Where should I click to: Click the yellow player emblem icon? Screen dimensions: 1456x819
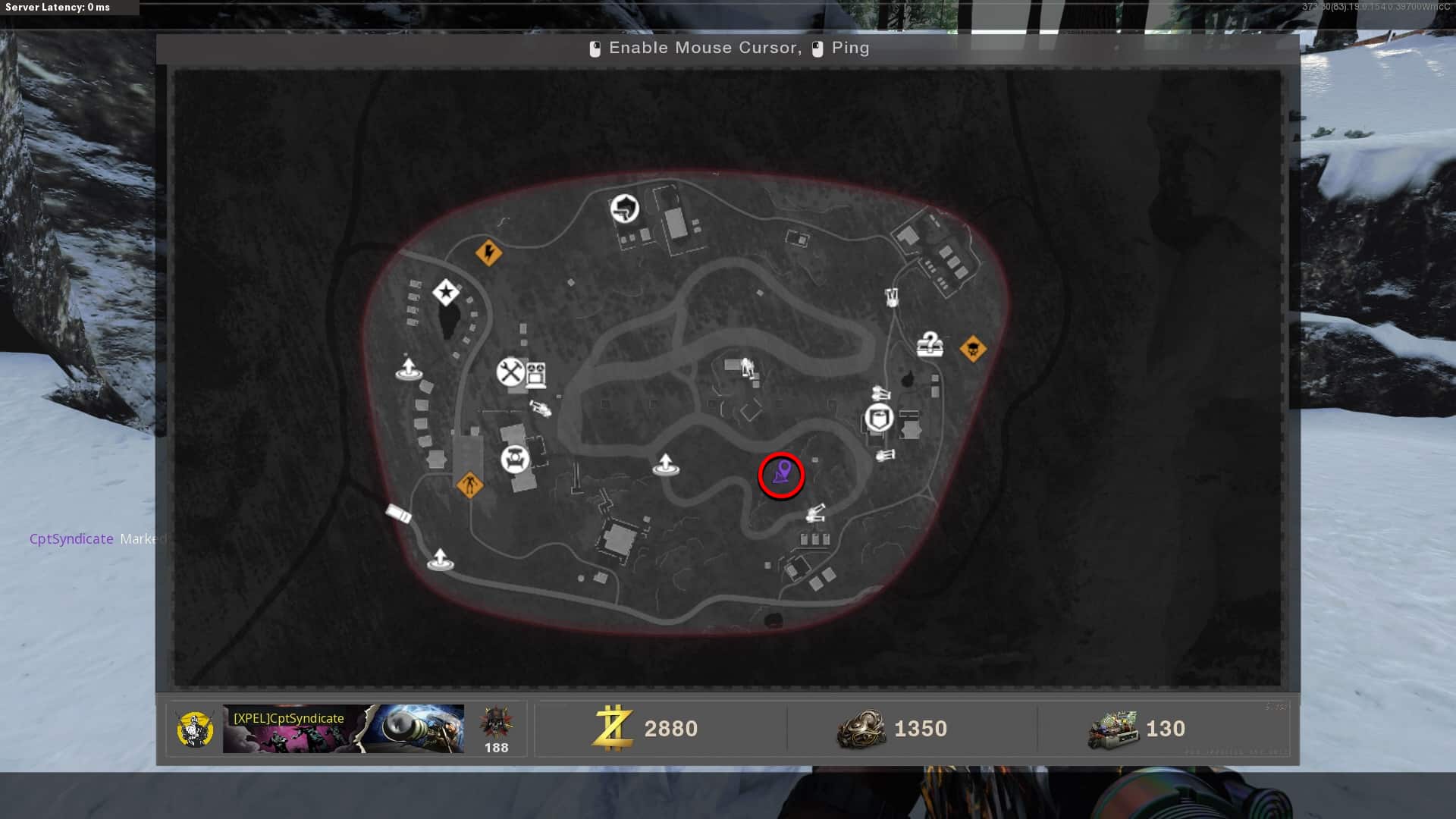pyautogui.click(x=195, y=730)
